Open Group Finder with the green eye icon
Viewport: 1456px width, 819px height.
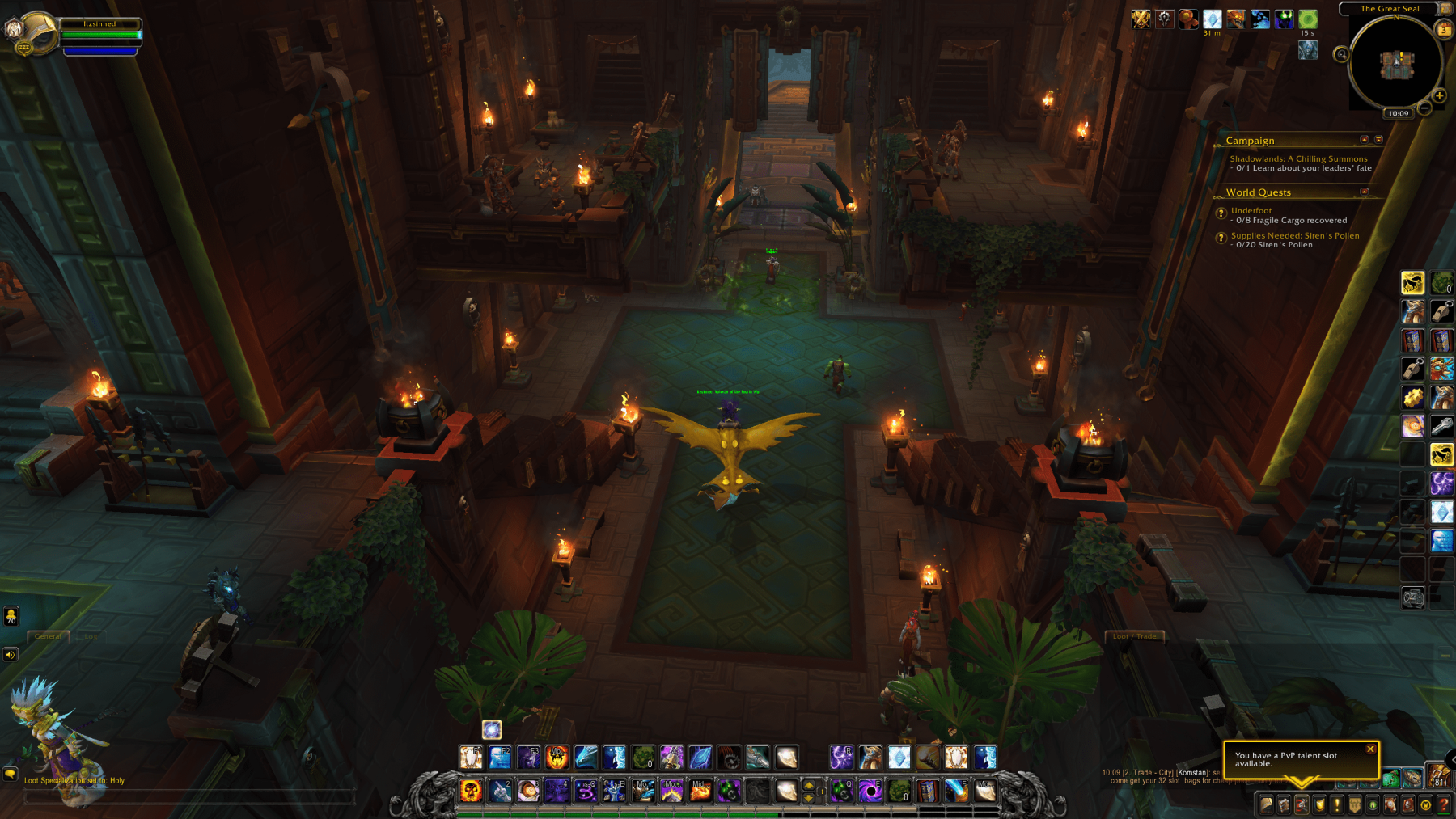(x=1371, y=805)
